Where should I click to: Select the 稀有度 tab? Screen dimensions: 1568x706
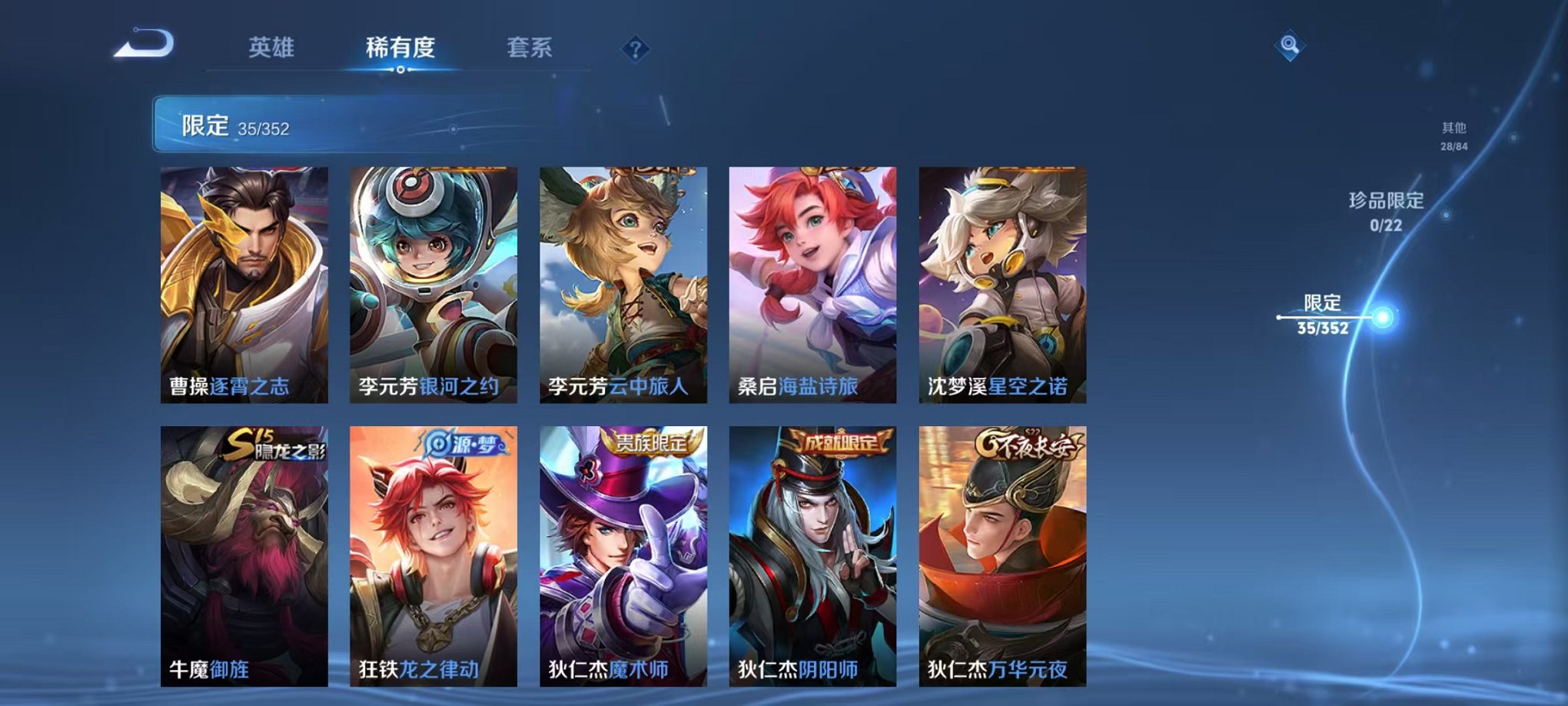[x=400, y=48]
